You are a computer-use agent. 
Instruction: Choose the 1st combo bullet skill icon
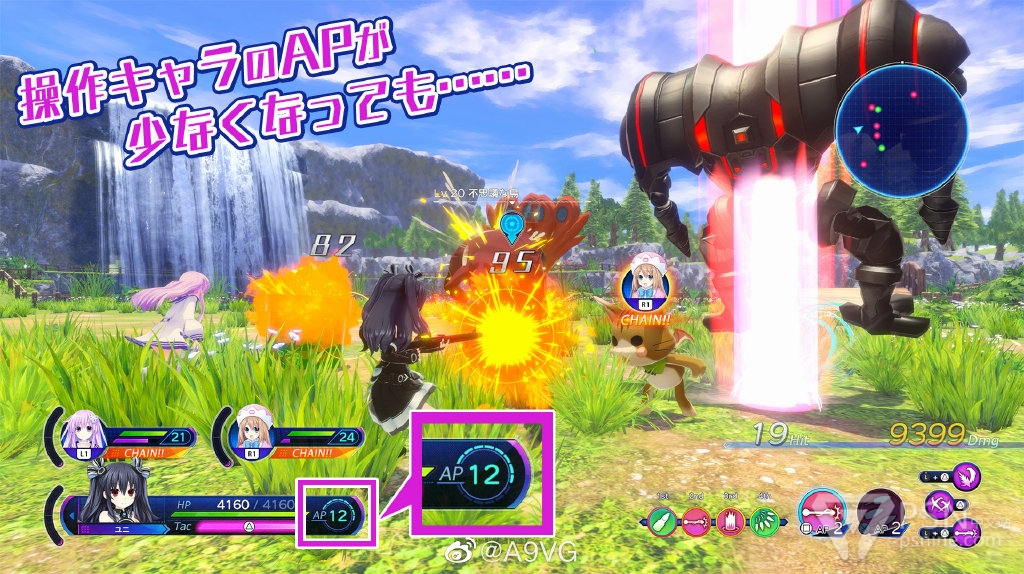(660, 520)
